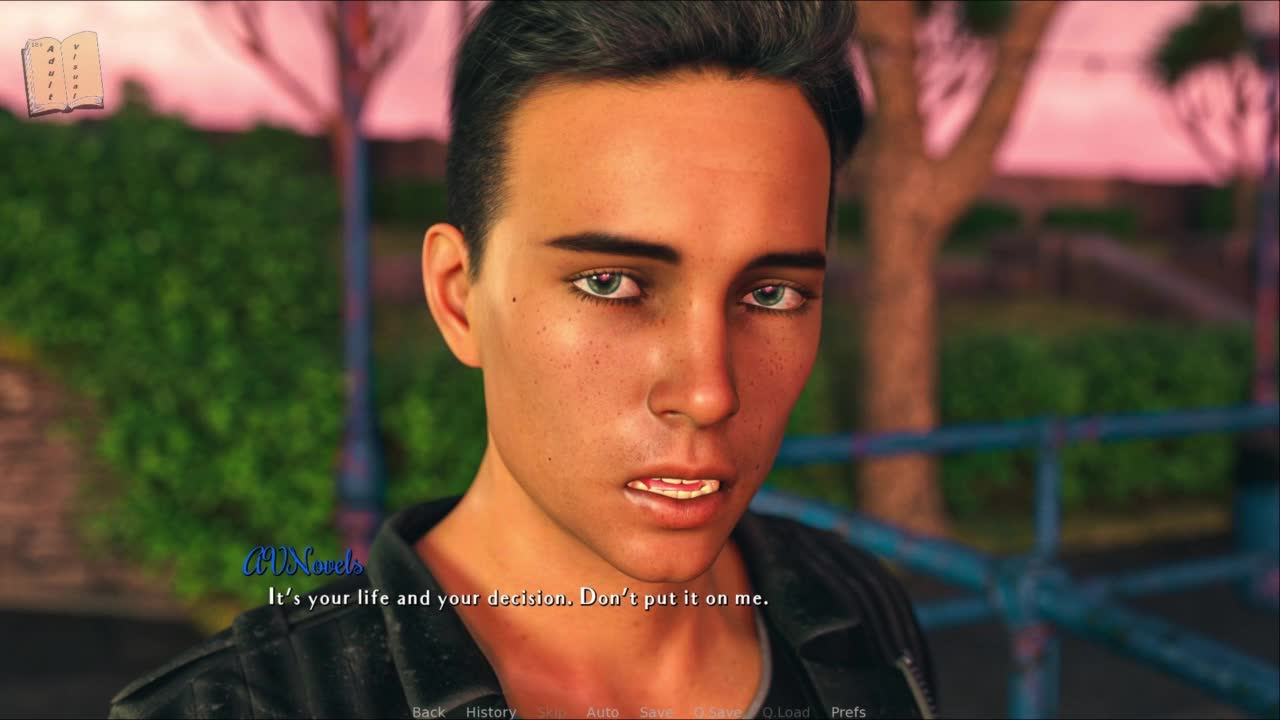
Task: Open the Prefs settings menu
Action: coord(848,712)
